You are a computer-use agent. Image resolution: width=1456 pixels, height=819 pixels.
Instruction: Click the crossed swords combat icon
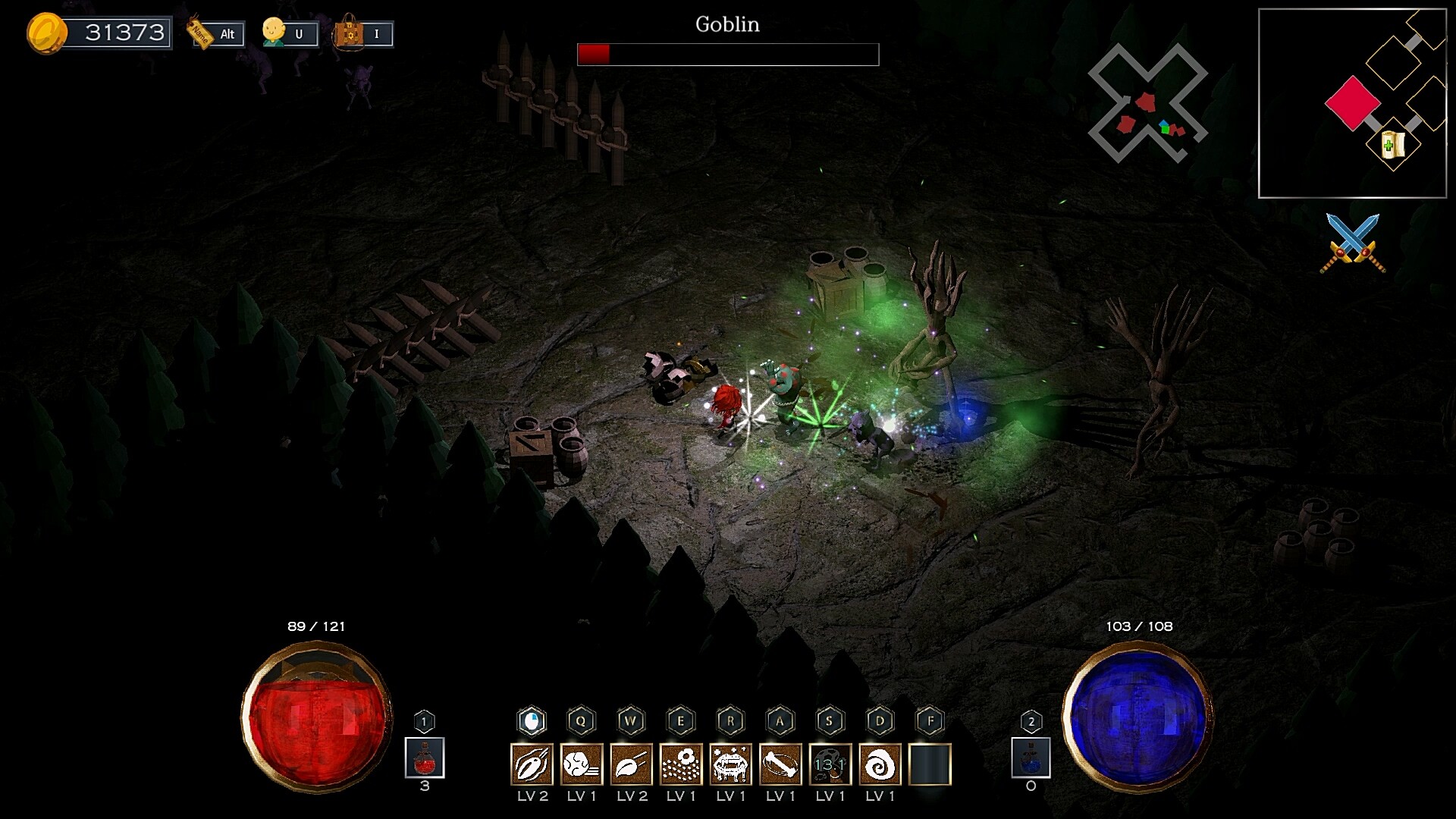pyautogui.click(x=1353, y=243)
